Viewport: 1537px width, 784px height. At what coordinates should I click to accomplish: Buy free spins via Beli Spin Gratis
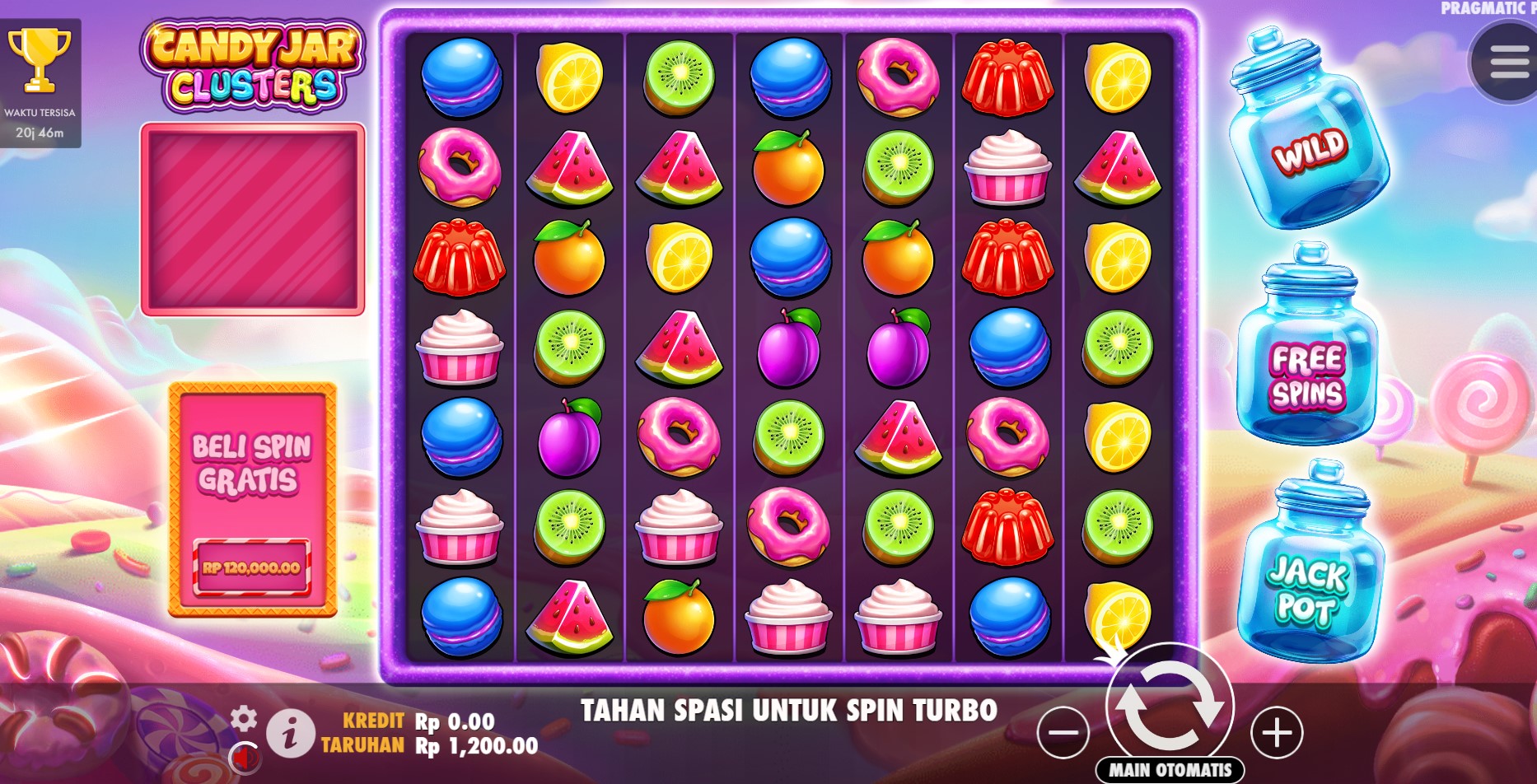pyautogui.click(x=253, y=499)
